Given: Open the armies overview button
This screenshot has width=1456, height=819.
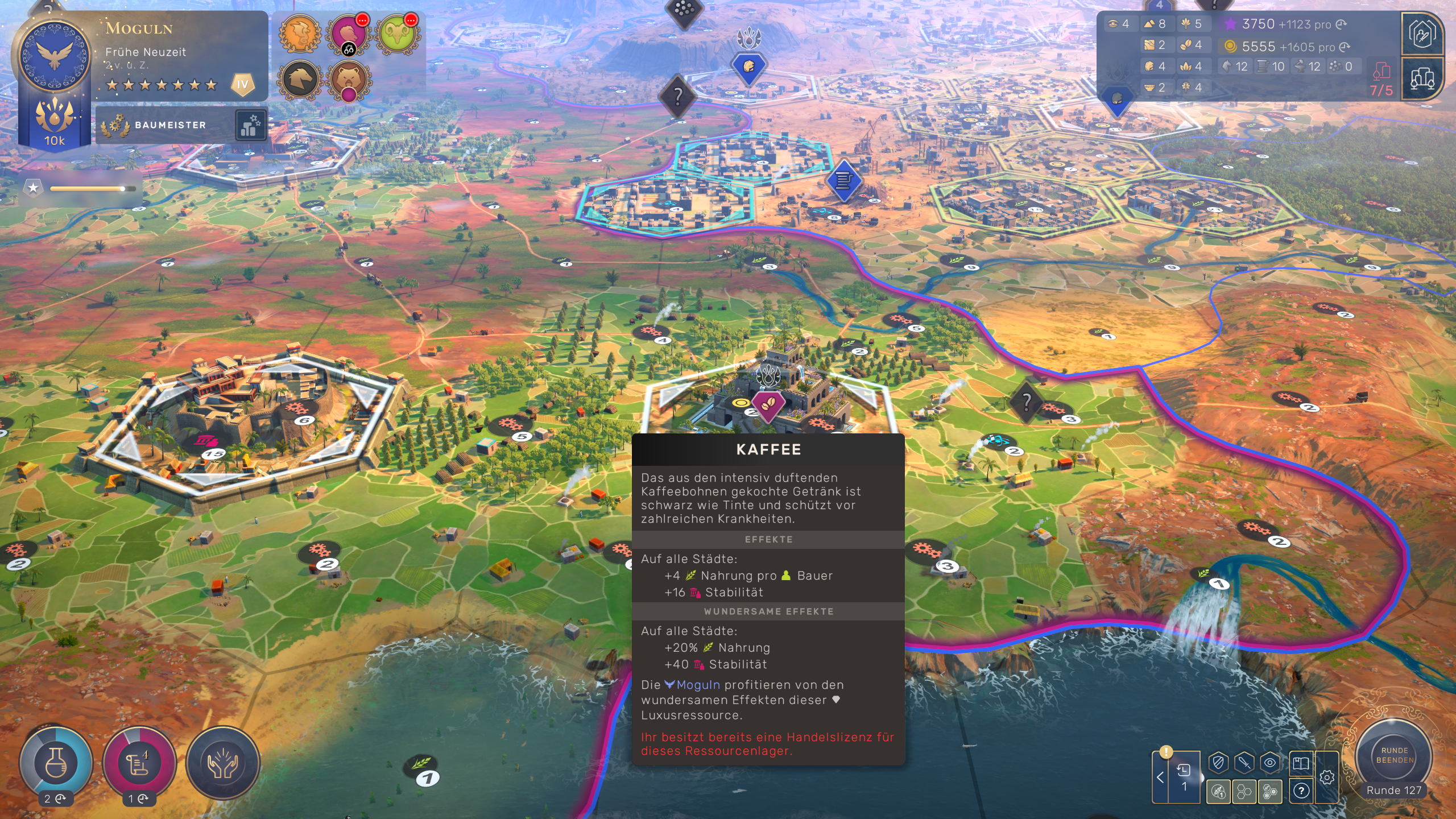Looking at the screenshot, I should pyautogui.click(x=1422, y=34).
